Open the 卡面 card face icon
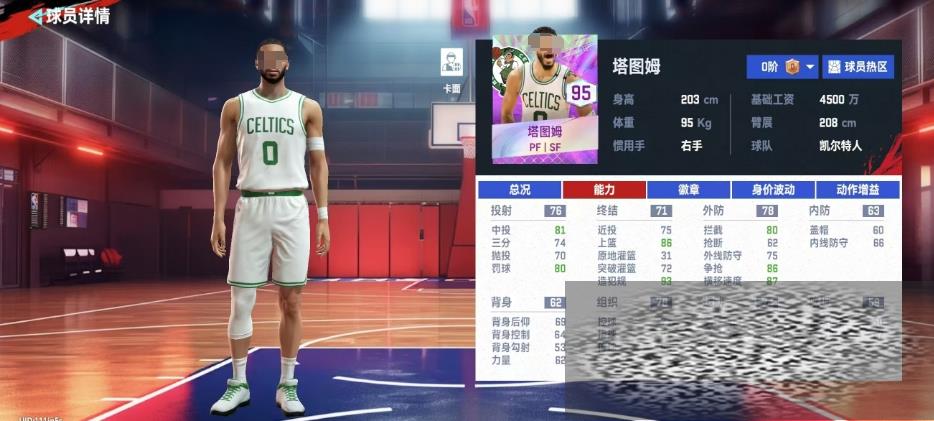 click(452, 63)
